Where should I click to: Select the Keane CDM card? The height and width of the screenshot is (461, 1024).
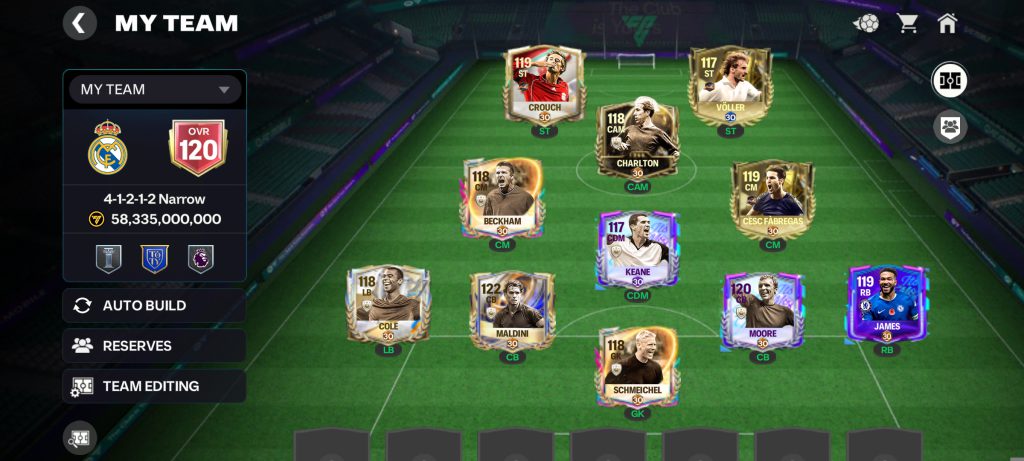(637, 250)
